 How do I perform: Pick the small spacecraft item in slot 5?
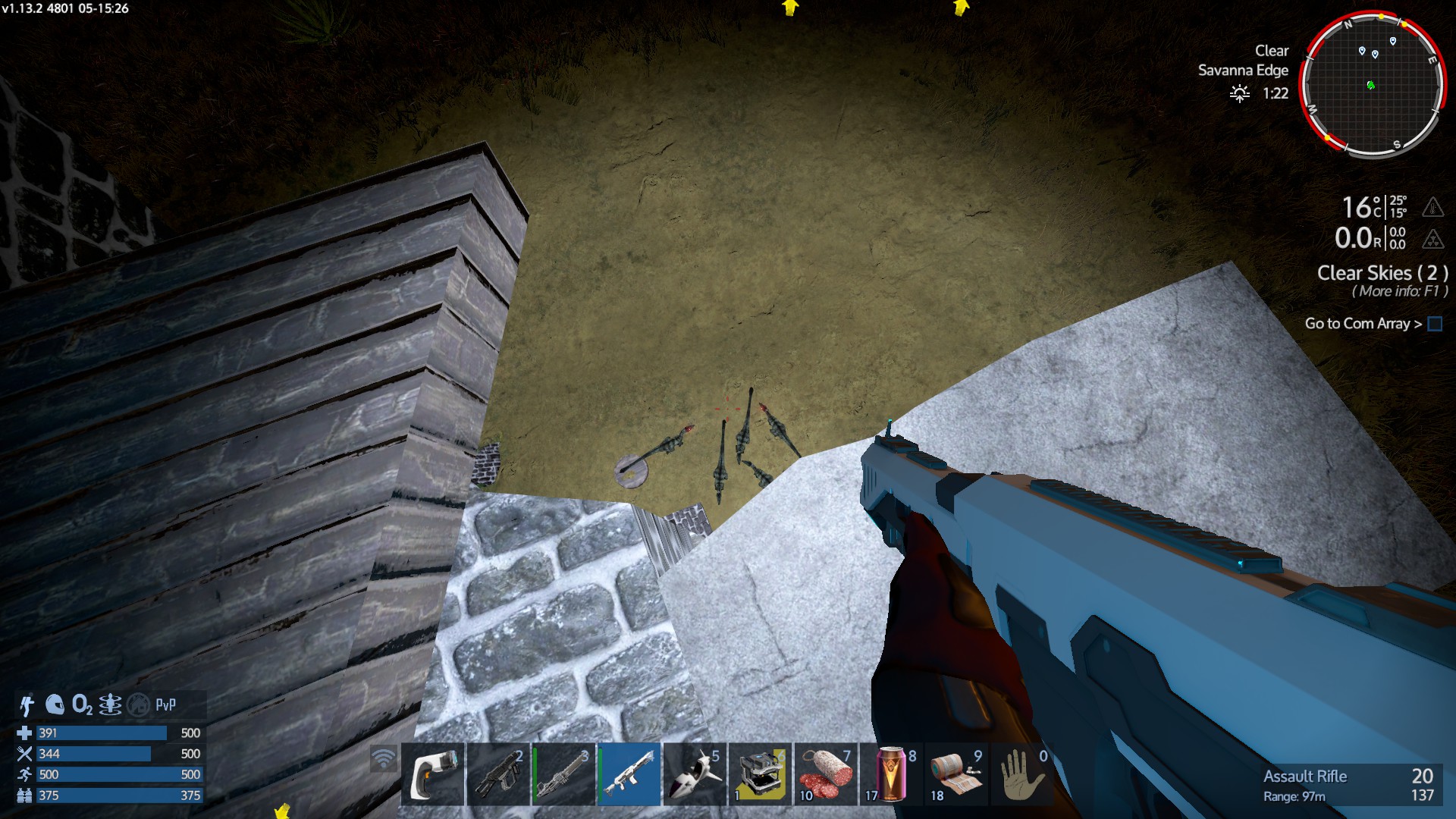coord(694,774)
